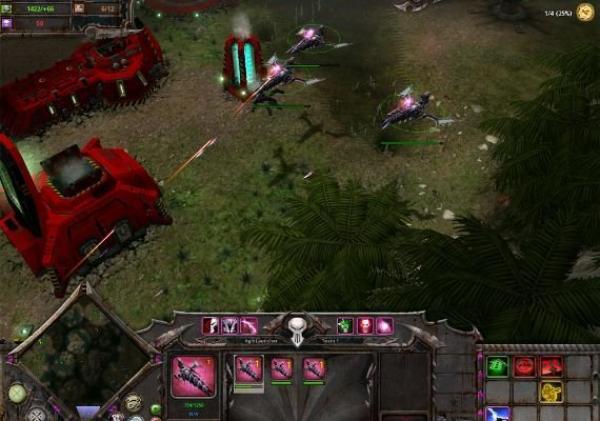Viewport: 600px width, 421px height.
Task: Select the green figure icon right of the skull
Action: point(344,325)
